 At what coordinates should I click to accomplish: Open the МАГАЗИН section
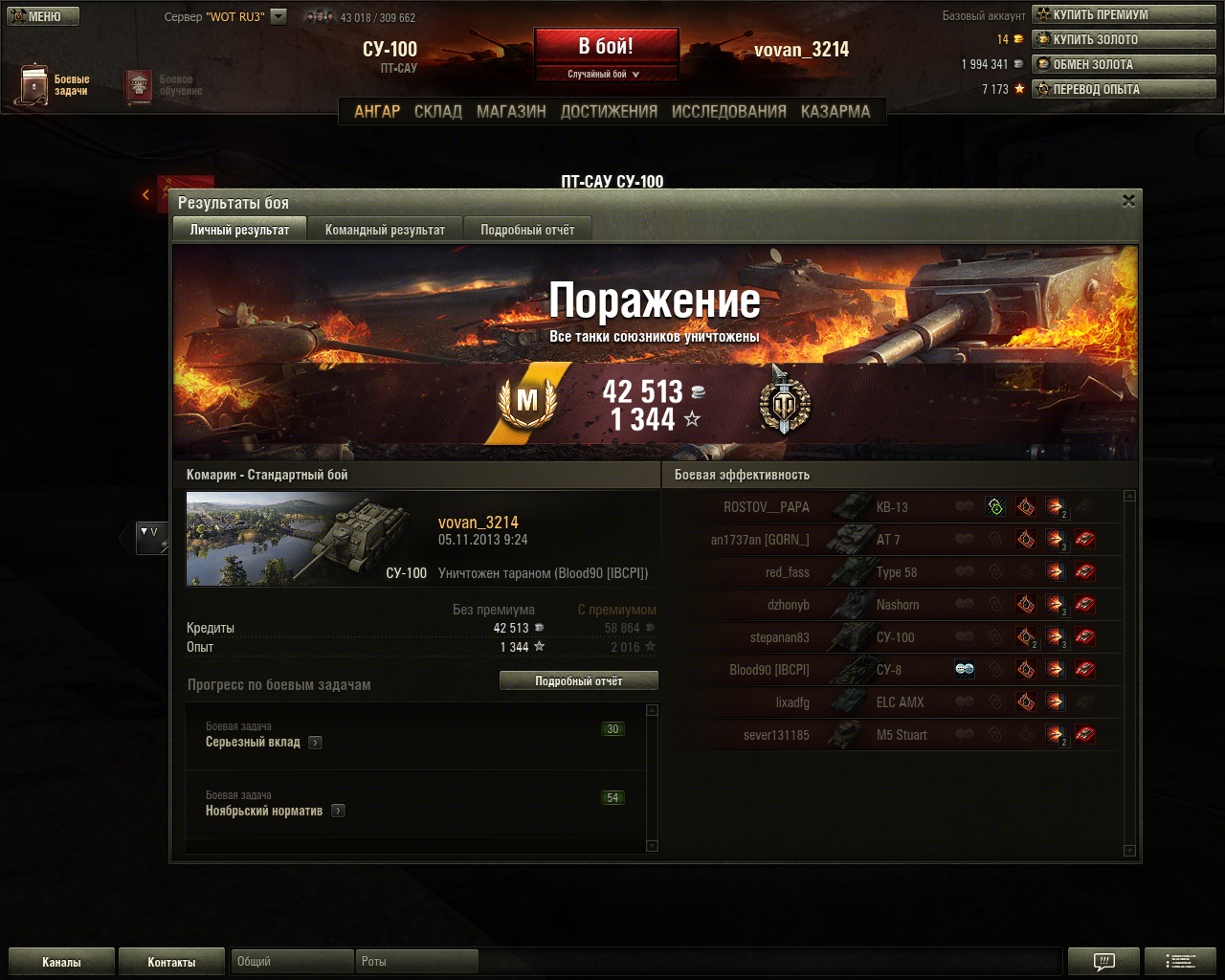(511, 112)
